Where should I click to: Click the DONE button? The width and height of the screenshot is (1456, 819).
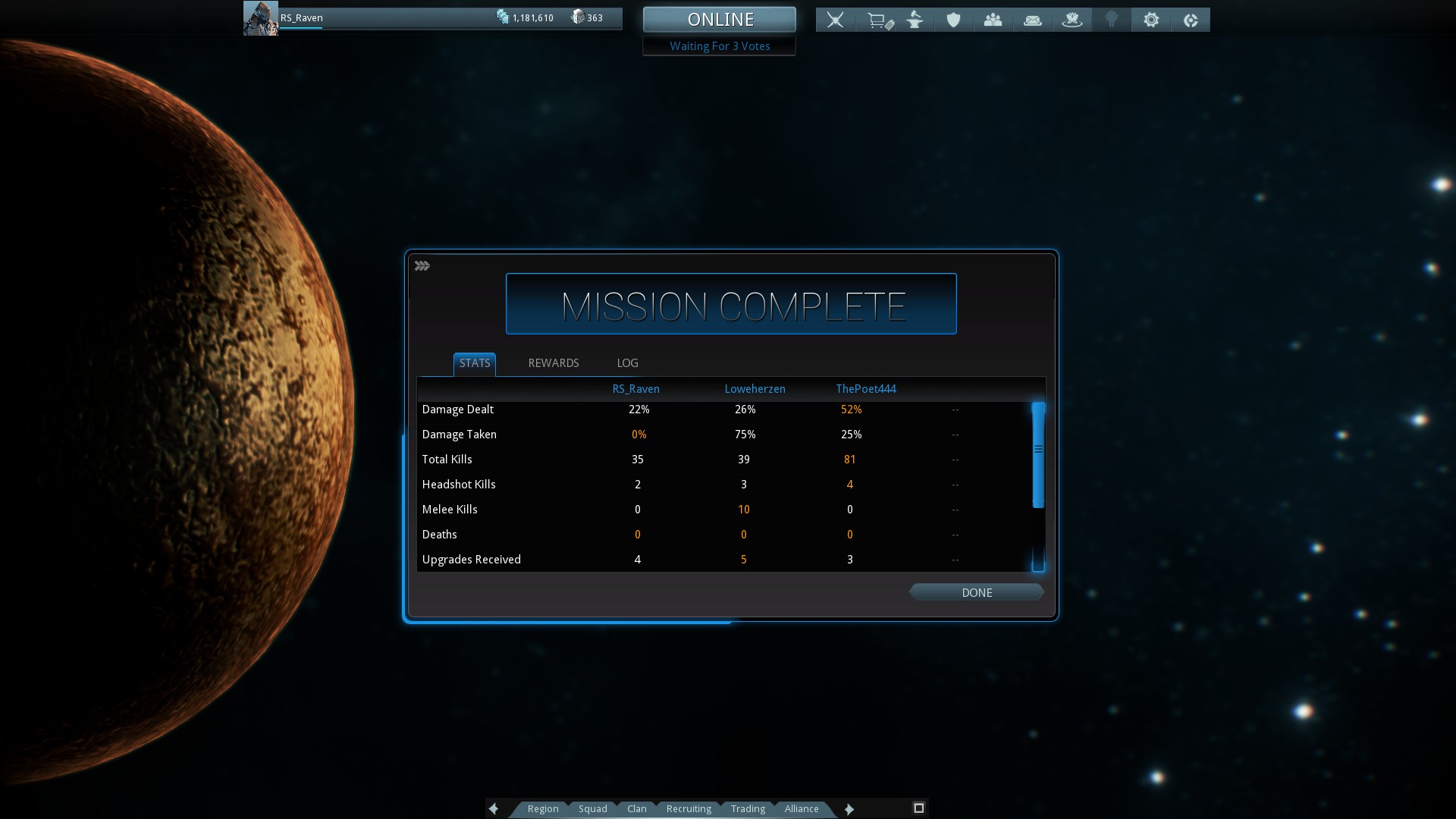pyautogui.click(x=977, y=592)
